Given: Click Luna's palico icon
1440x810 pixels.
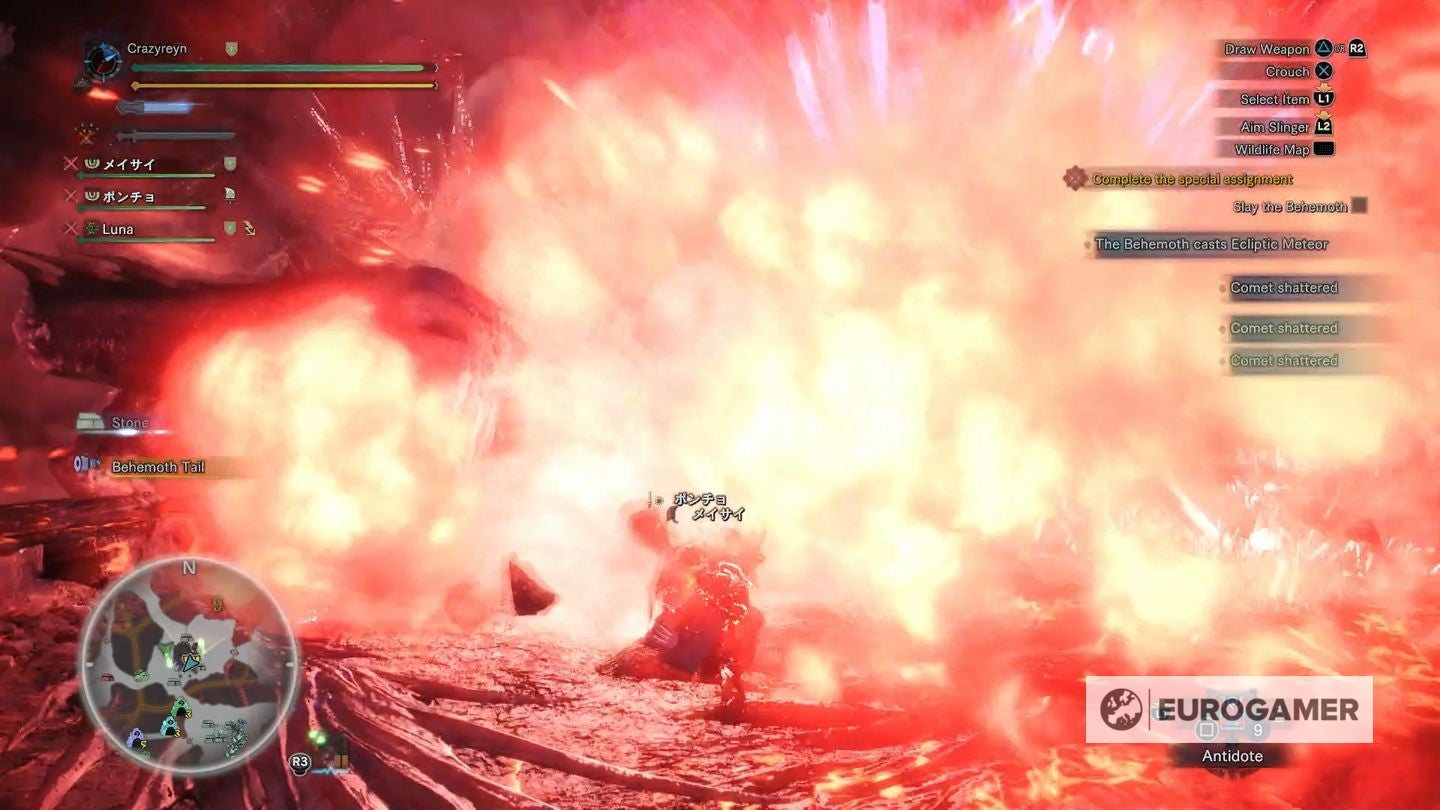Looking at the screenshot, I should click(92, 229).
